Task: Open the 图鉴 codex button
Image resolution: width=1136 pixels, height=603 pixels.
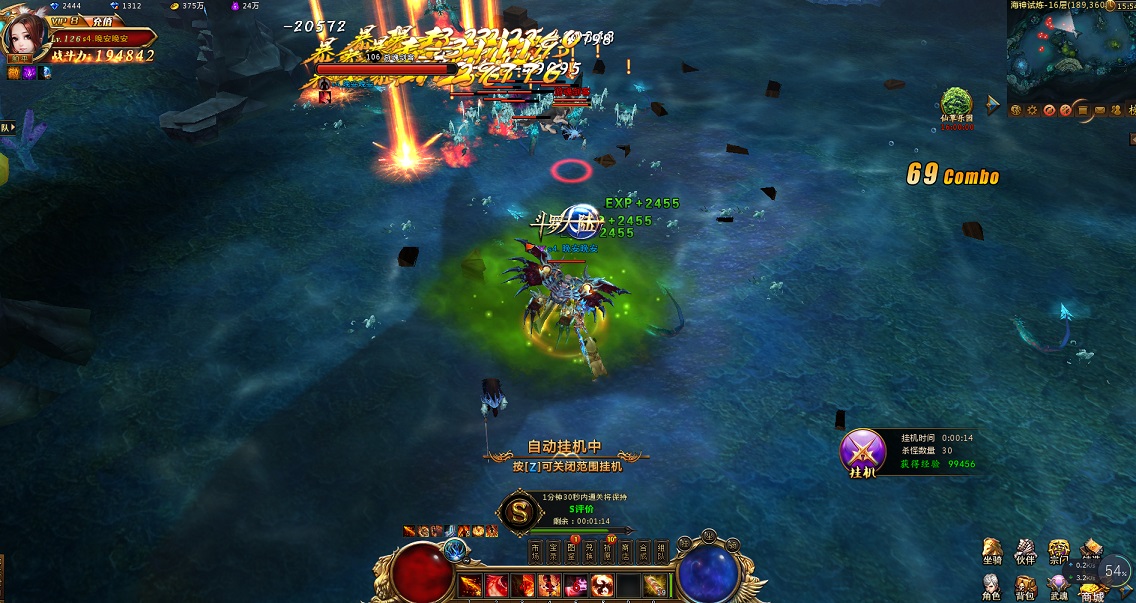Action: pyautogui.click(x=571, y=552)
